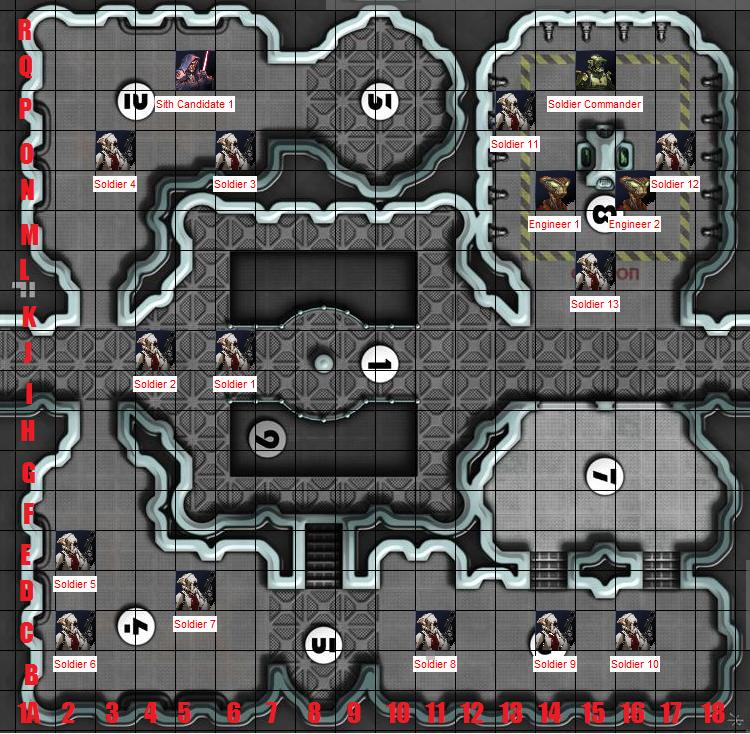Select the Soldier 10 token
Image resolution: width=750 pixels, height=734 pixels.
(635, 630)
